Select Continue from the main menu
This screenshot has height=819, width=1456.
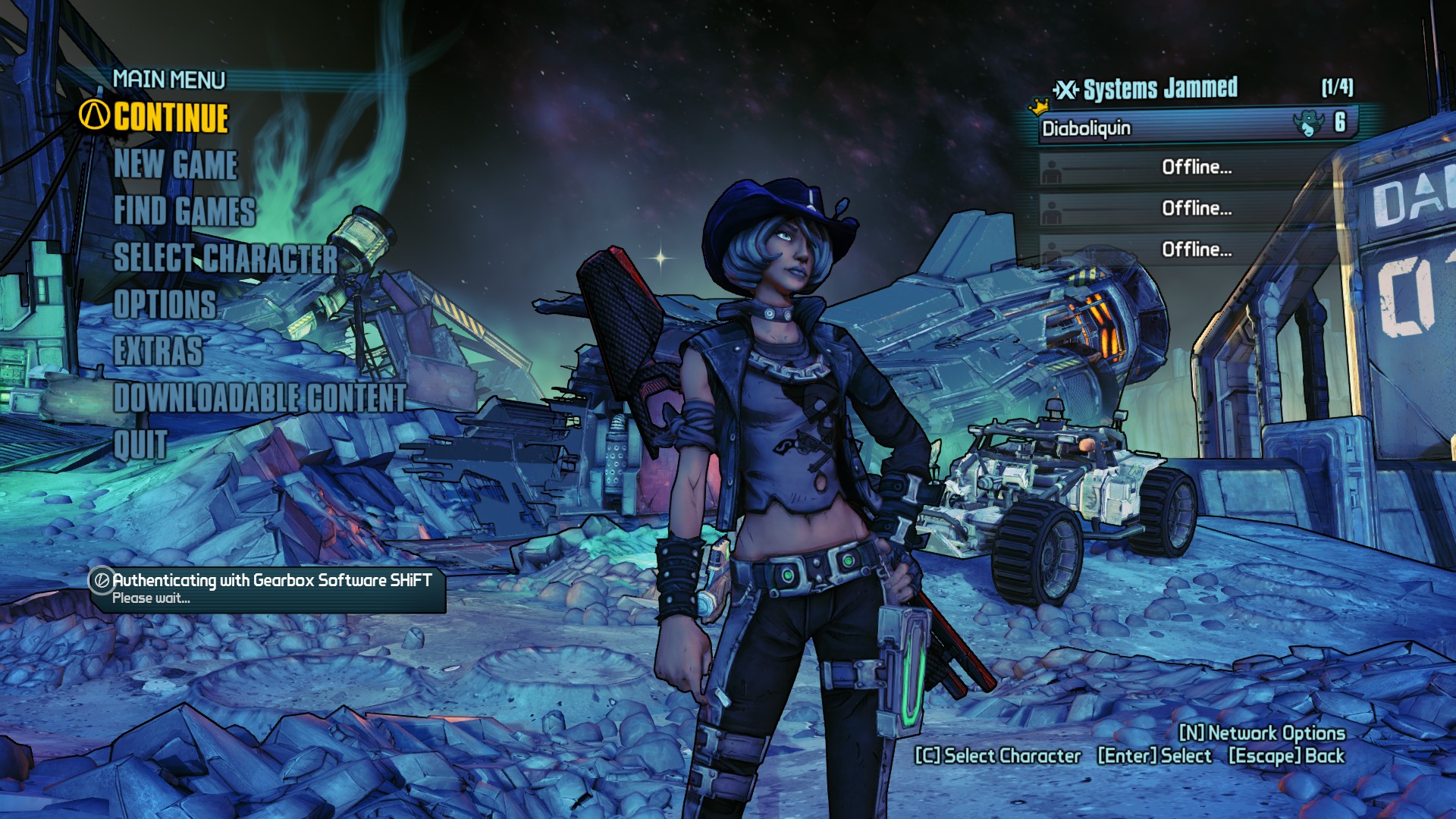[x=171, y=118]
